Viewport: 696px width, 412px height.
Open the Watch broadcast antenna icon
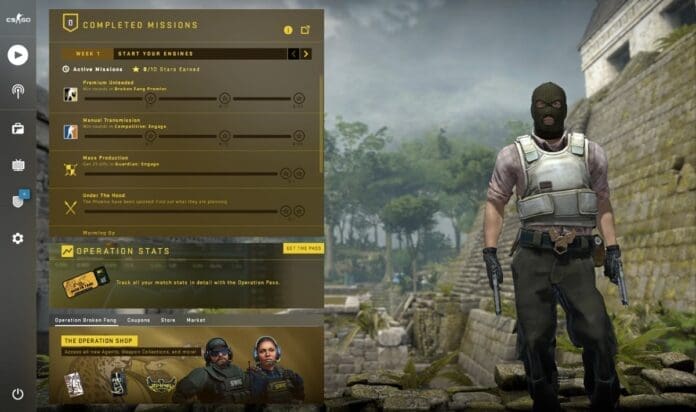tap(17, 92)
